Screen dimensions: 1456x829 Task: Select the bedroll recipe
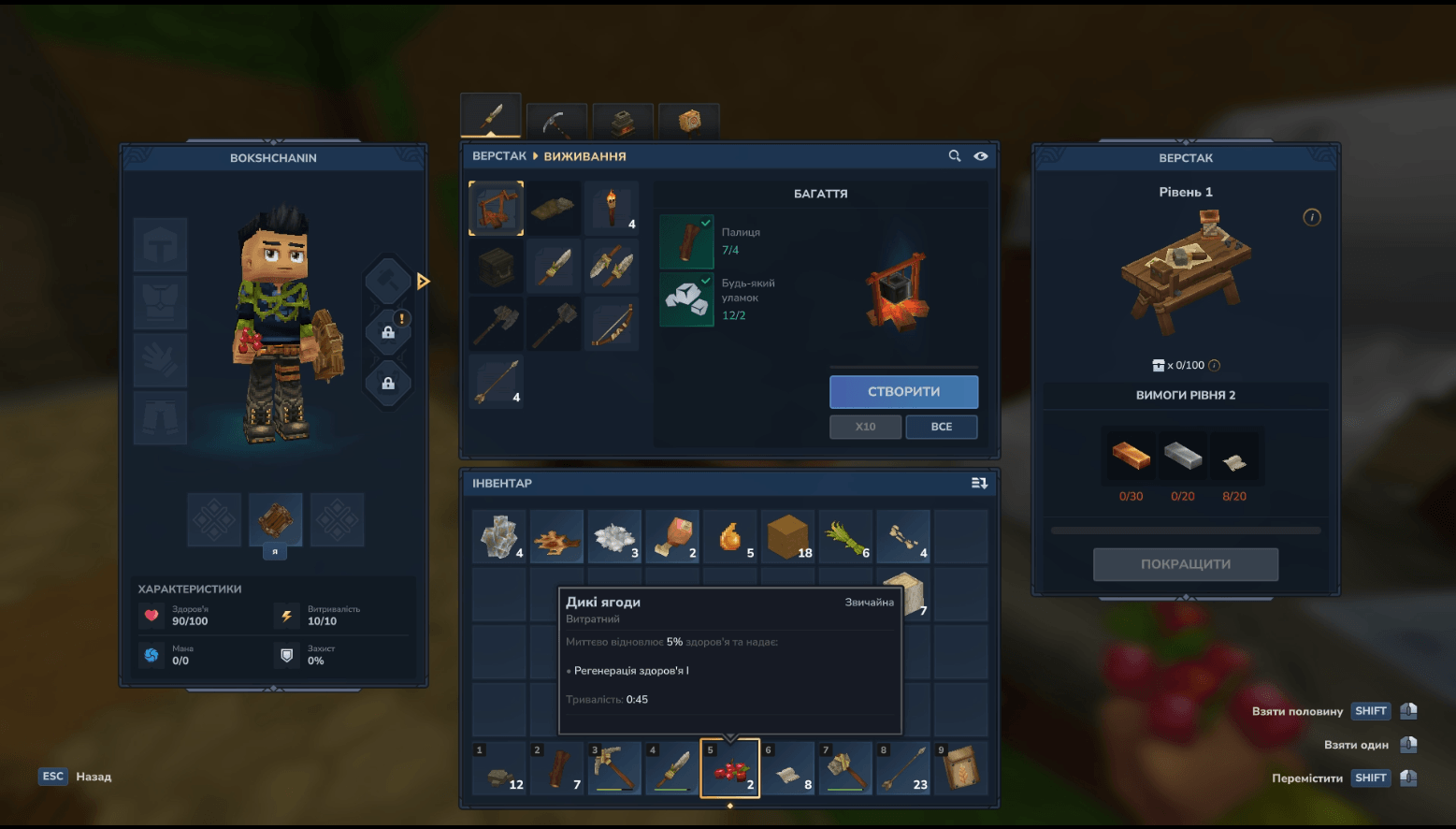pos(554,209)
